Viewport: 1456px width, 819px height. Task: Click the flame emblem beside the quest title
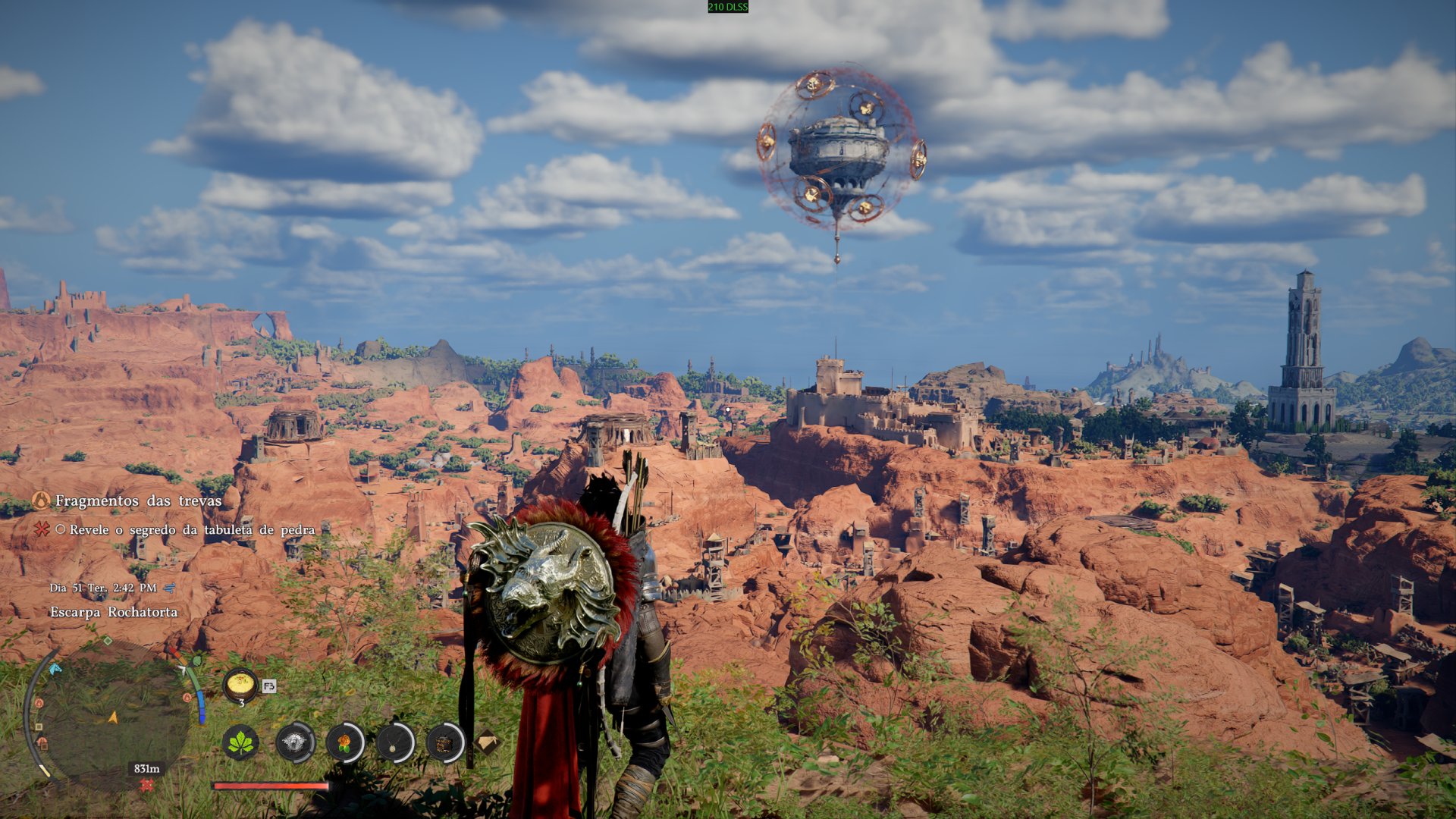coord(42,501)
